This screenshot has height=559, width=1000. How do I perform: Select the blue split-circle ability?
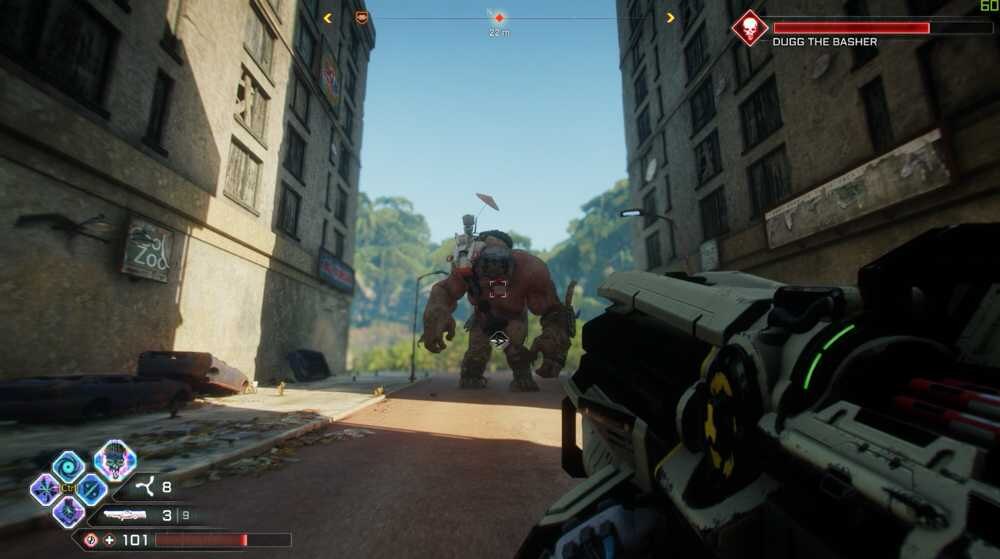pyautogui.click(x=91, y=489)
